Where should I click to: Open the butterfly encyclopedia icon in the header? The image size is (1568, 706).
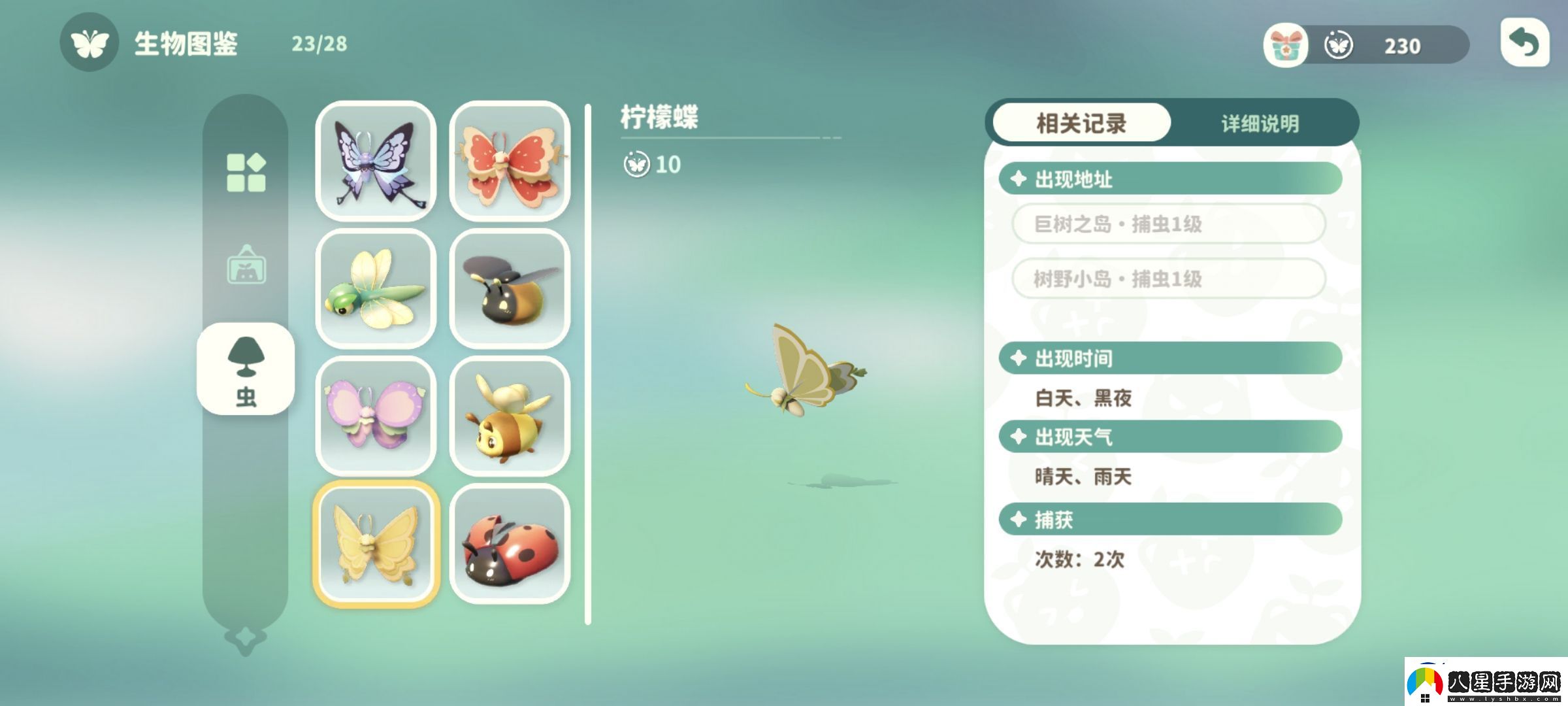coord(90,44)
